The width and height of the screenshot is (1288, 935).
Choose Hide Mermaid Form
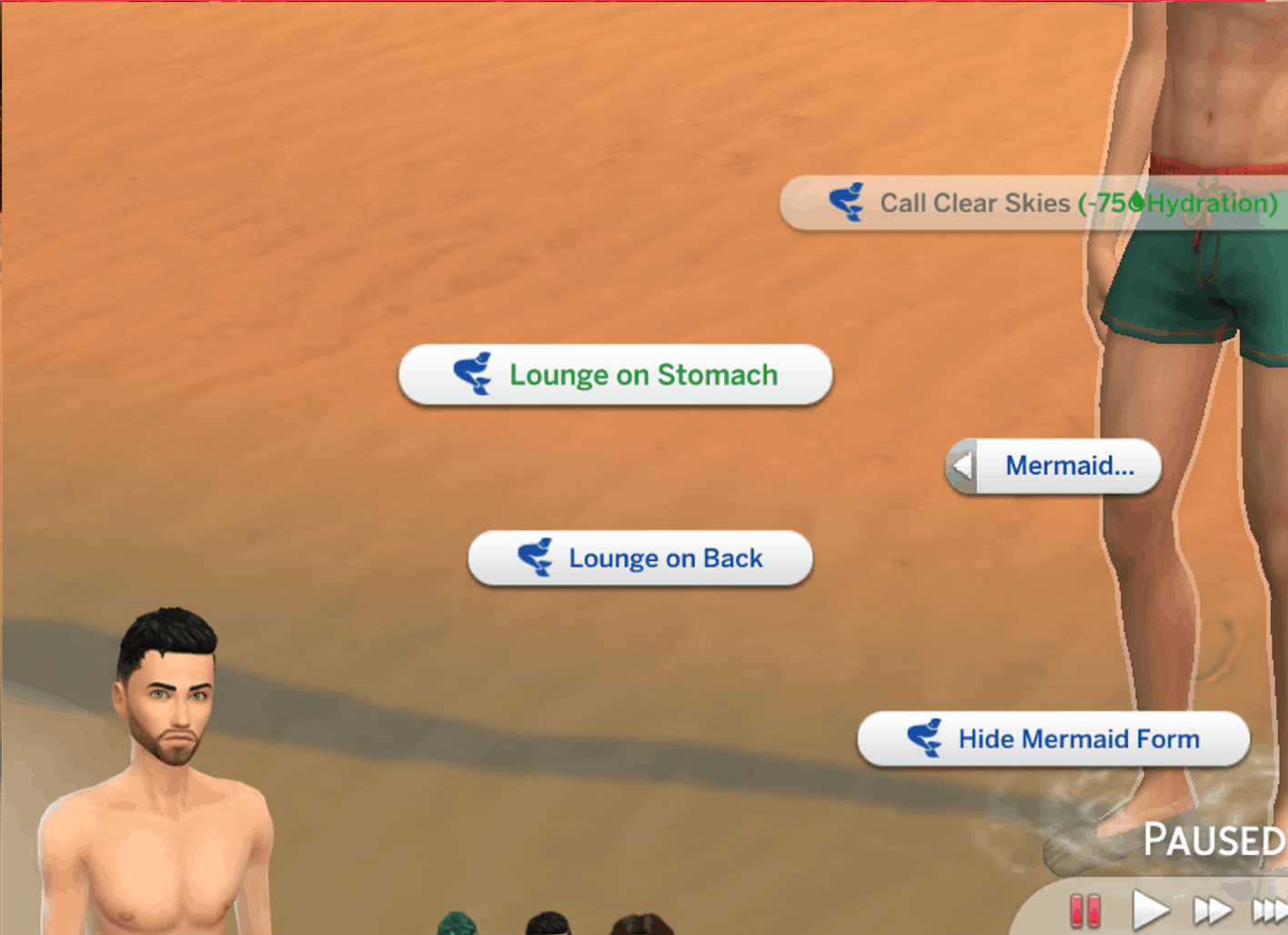[1053, 739]
